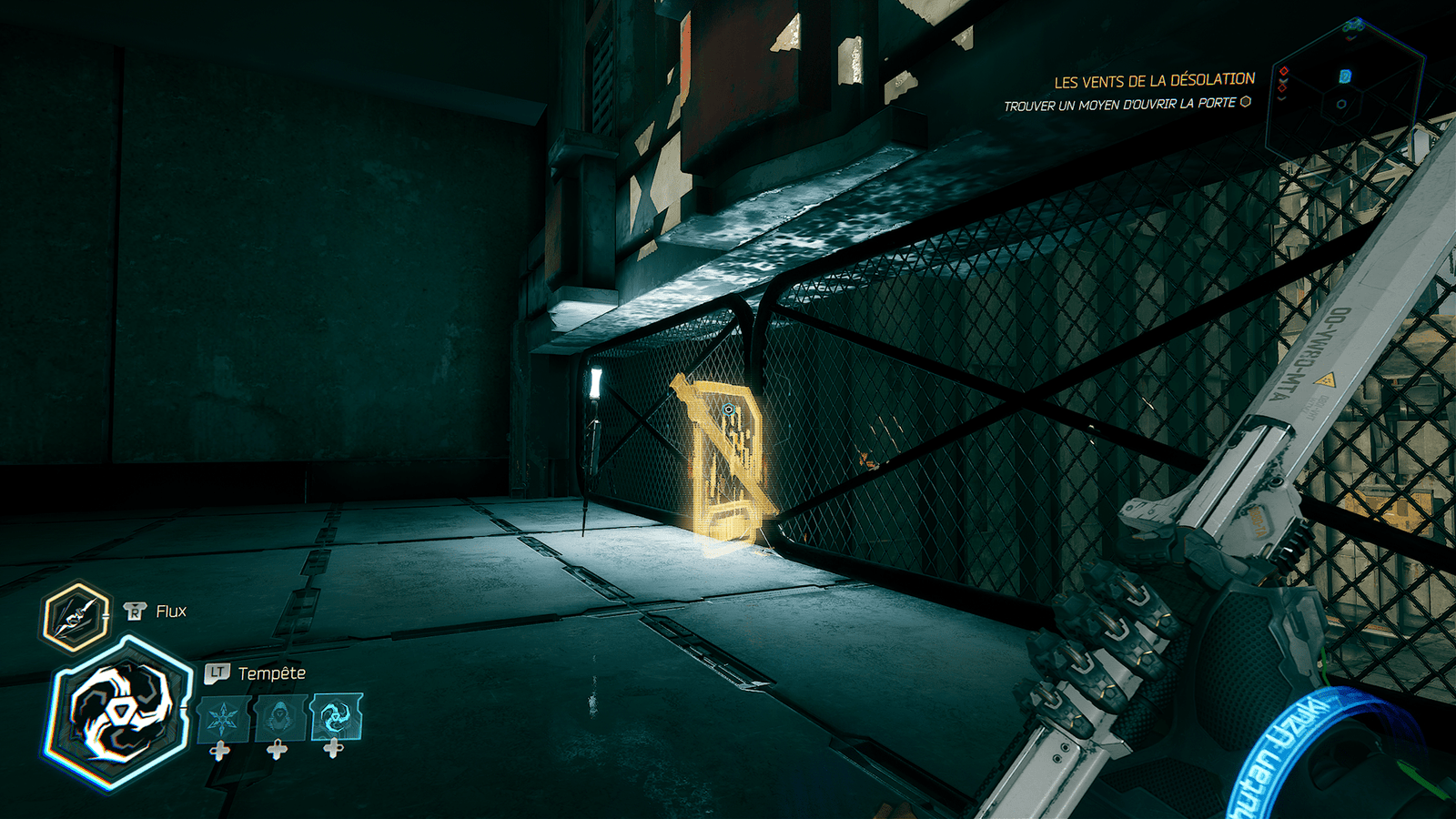Toggle the cyan hexagon marker on the hologram
Screen dimensions: 1456x819
pos(1345,76)
